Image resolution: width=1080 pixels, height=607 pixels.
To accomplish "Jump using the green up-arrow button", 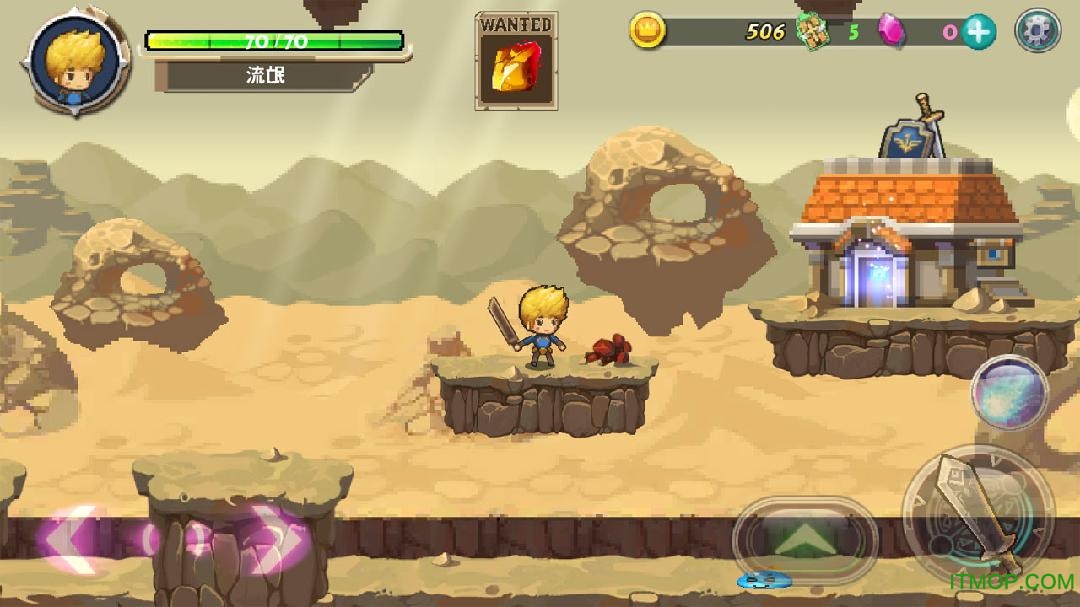I will pyautogui.click(x=805, y=541).
